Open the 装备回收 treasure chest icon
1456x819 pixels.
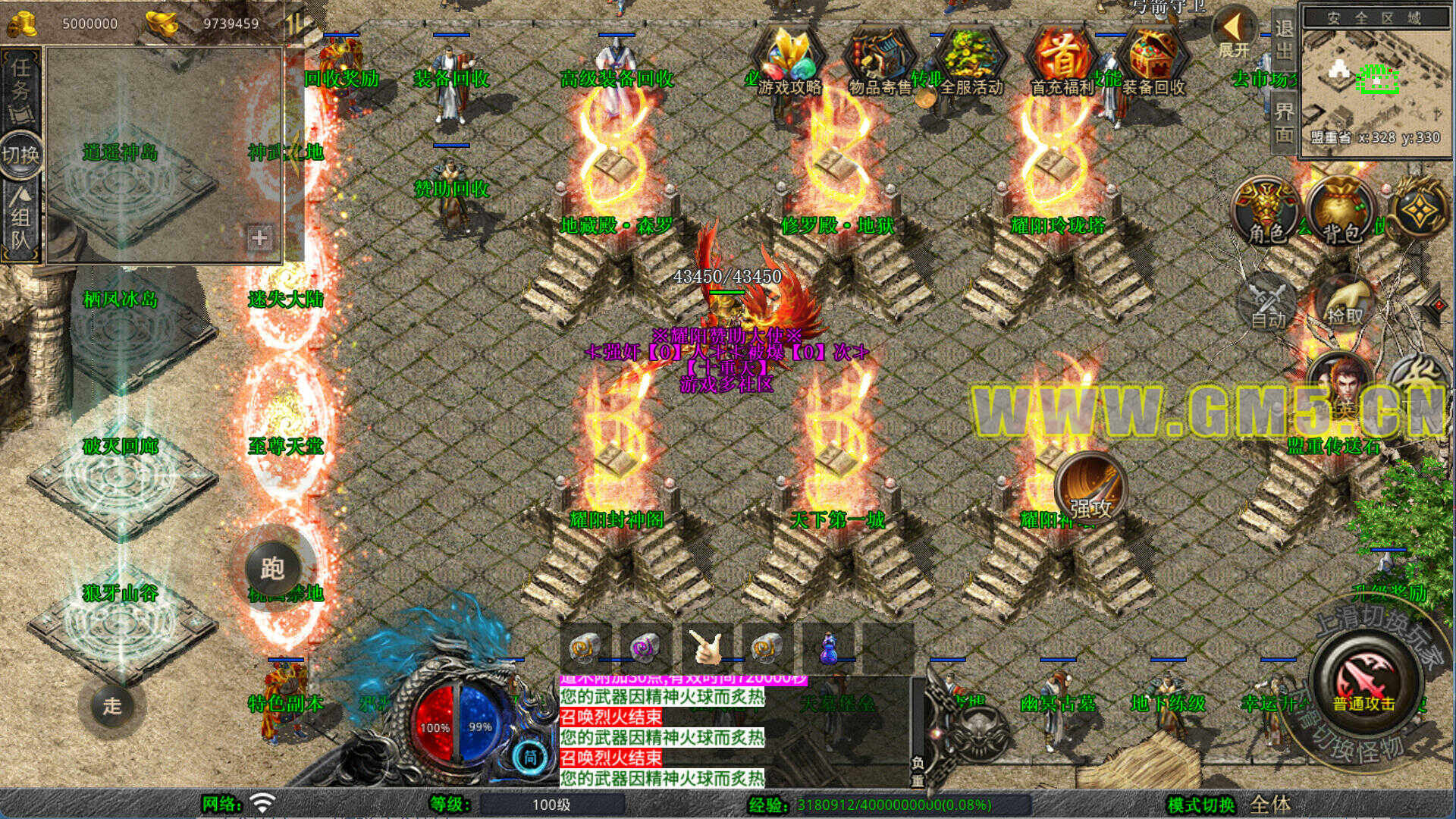point(1153,59)
